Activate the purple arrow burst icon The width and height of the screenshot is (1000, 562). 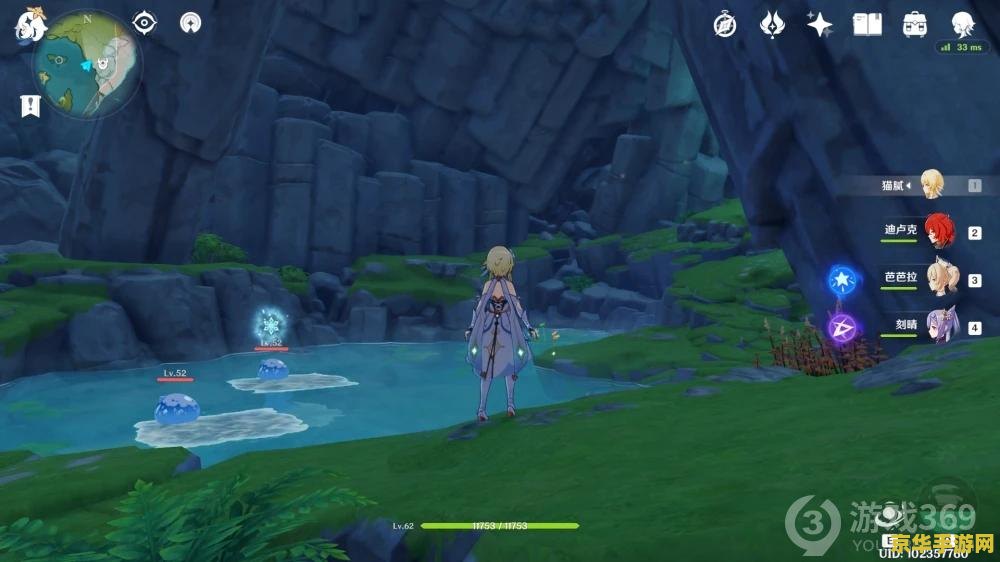click(843, 327)
